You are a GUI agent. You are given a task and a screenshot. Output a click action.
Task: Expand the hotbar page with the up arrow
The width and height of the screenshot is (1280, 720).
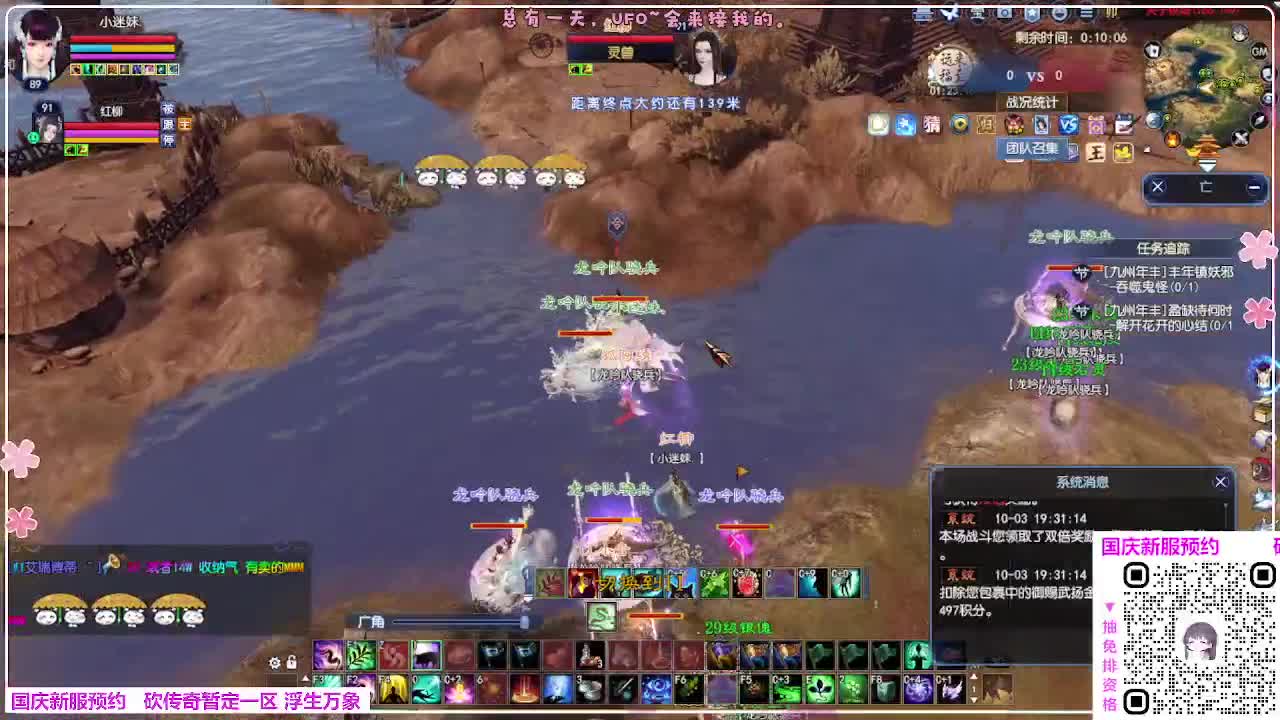pos(306,676)
